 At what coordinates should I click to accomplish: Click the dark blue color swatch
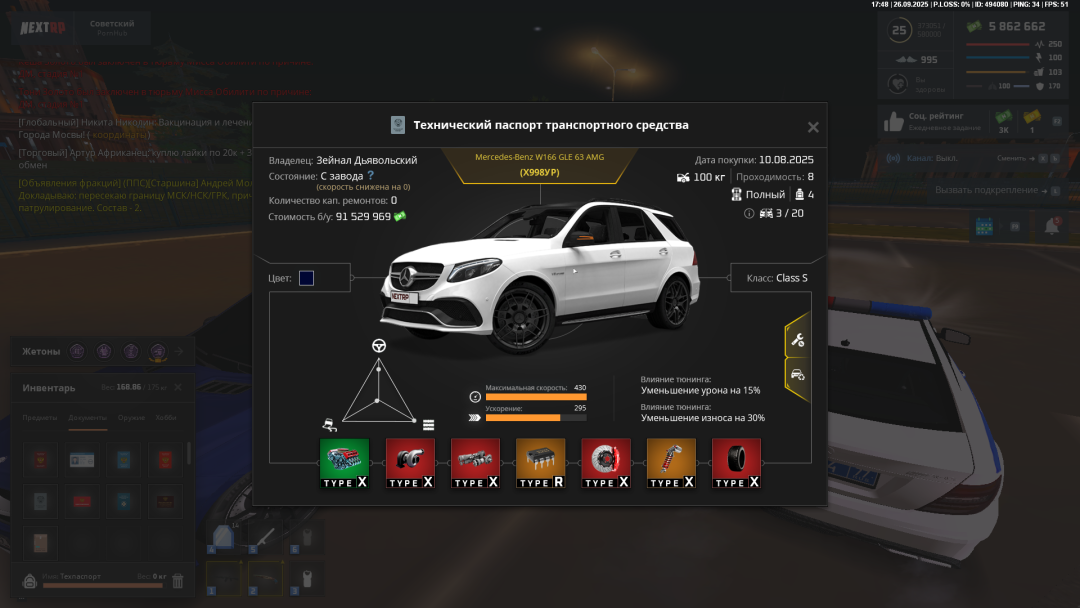pyautogui.click(x=306, y=278)
